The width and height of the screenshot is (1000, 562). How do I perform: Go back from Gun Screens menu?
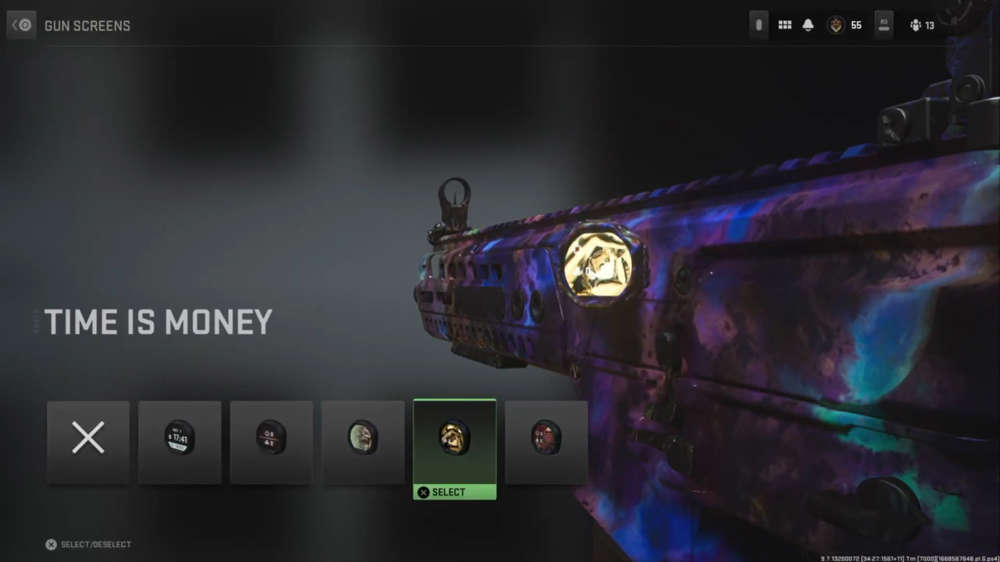[21, 25]
